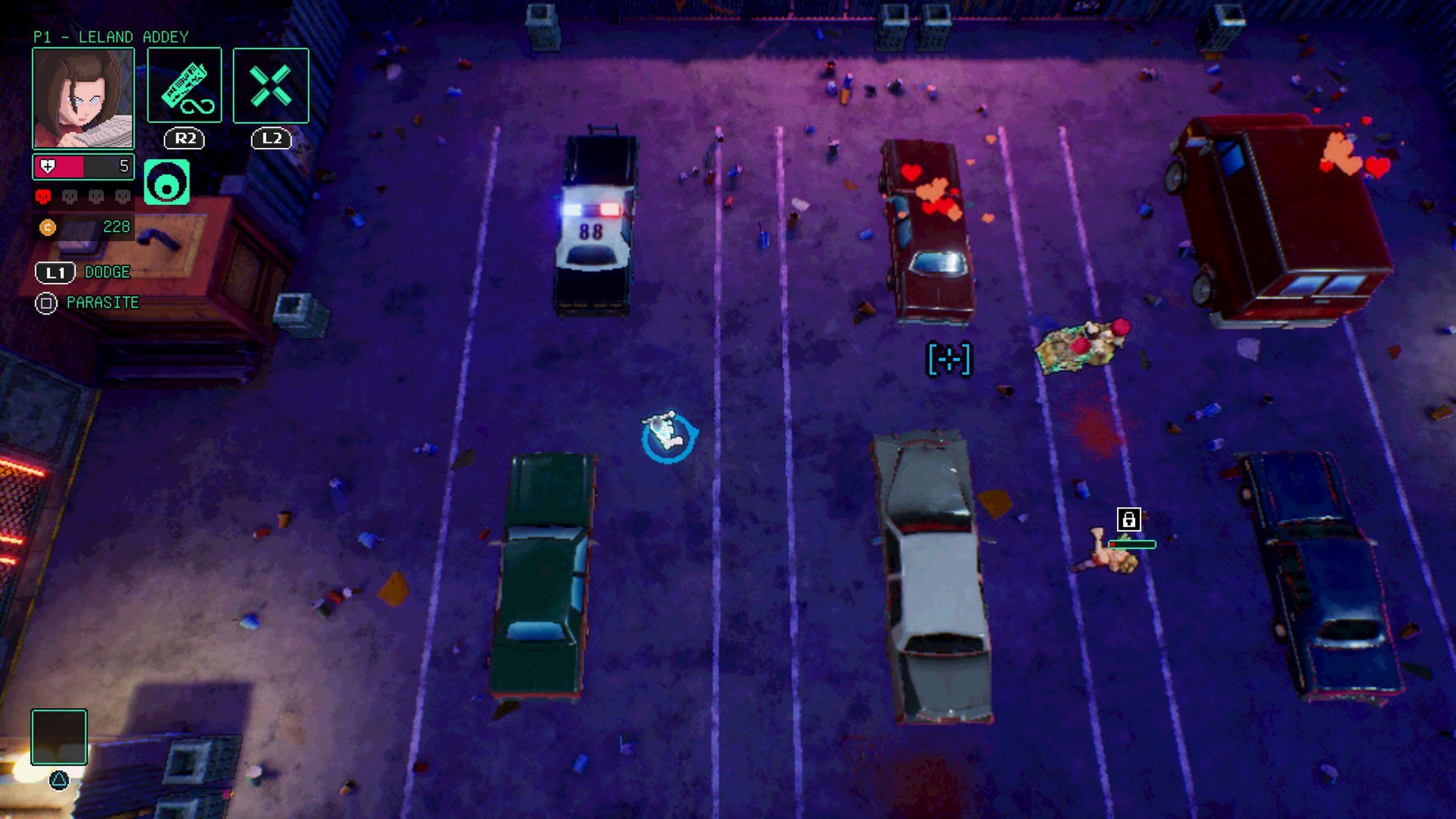This screenshot has height=819, width=1456.
Task: Click the green circular eye icon
Action: tap(166, 182)
